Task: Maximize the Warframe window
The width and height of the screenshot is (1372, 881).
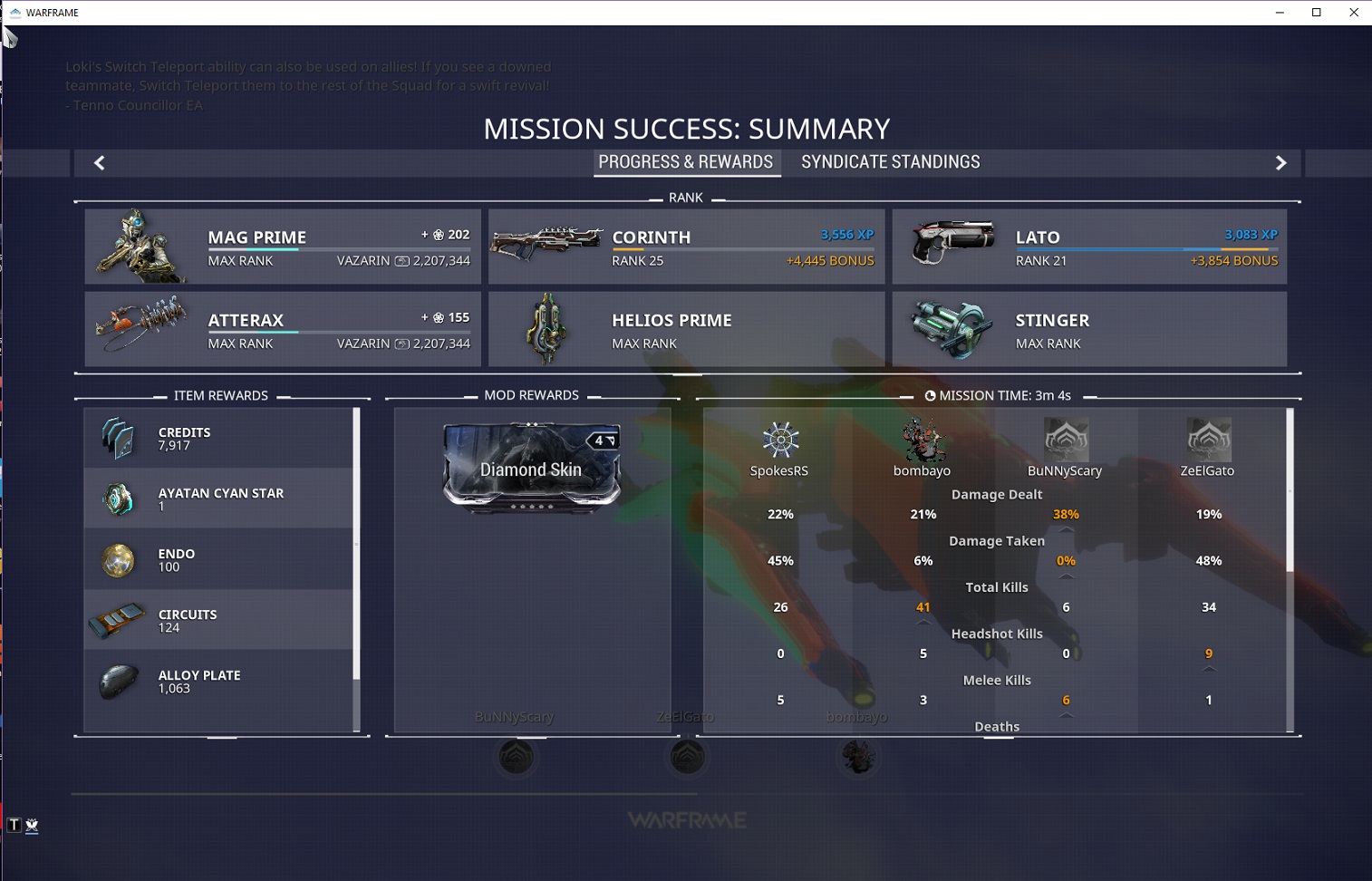Action: point(1317,13)
